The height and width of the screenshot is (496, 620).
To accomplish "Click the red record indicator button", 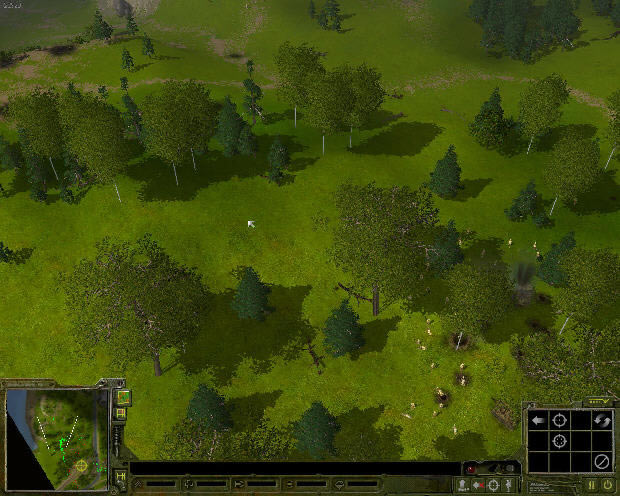I will (472, 469).
